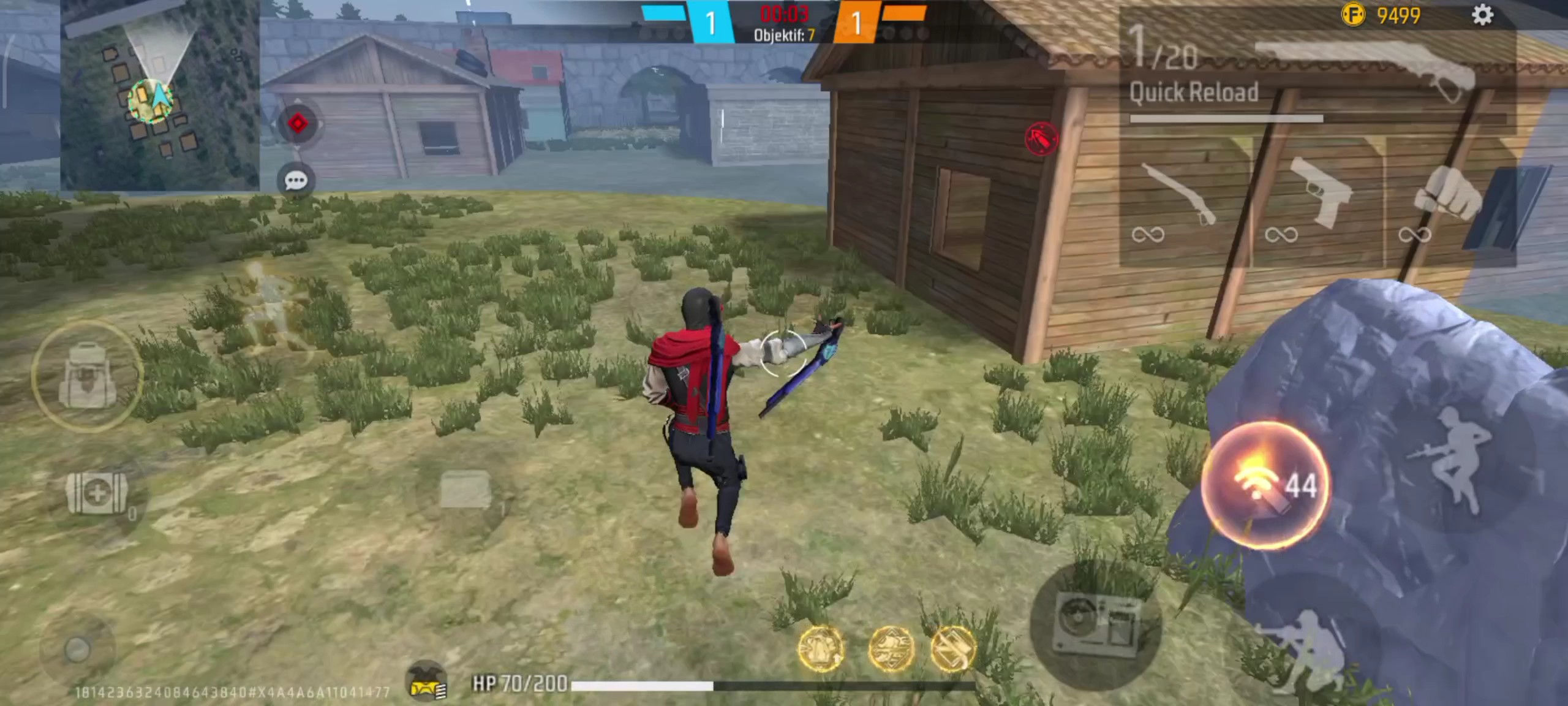
Task: Tap the movement joystick knob
Action: pyautogui.click(x=77, y=650)
